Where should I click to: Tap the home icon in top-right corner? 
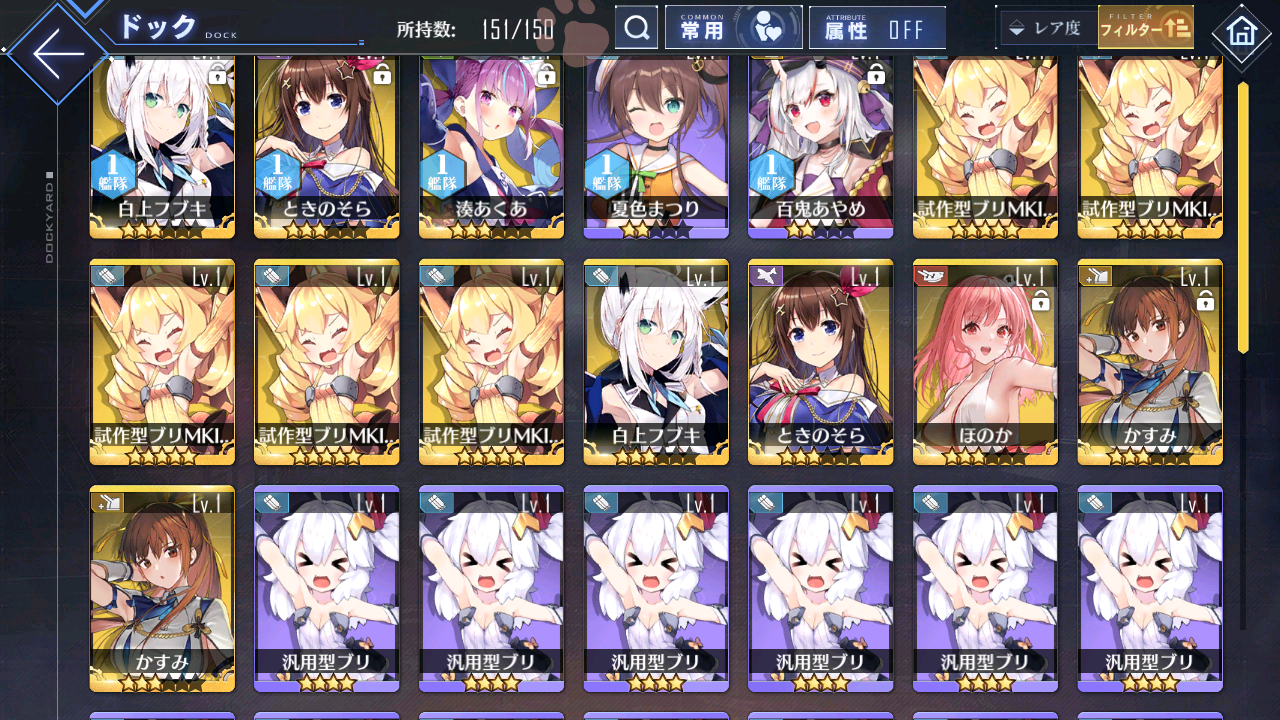coord(1241,33)
